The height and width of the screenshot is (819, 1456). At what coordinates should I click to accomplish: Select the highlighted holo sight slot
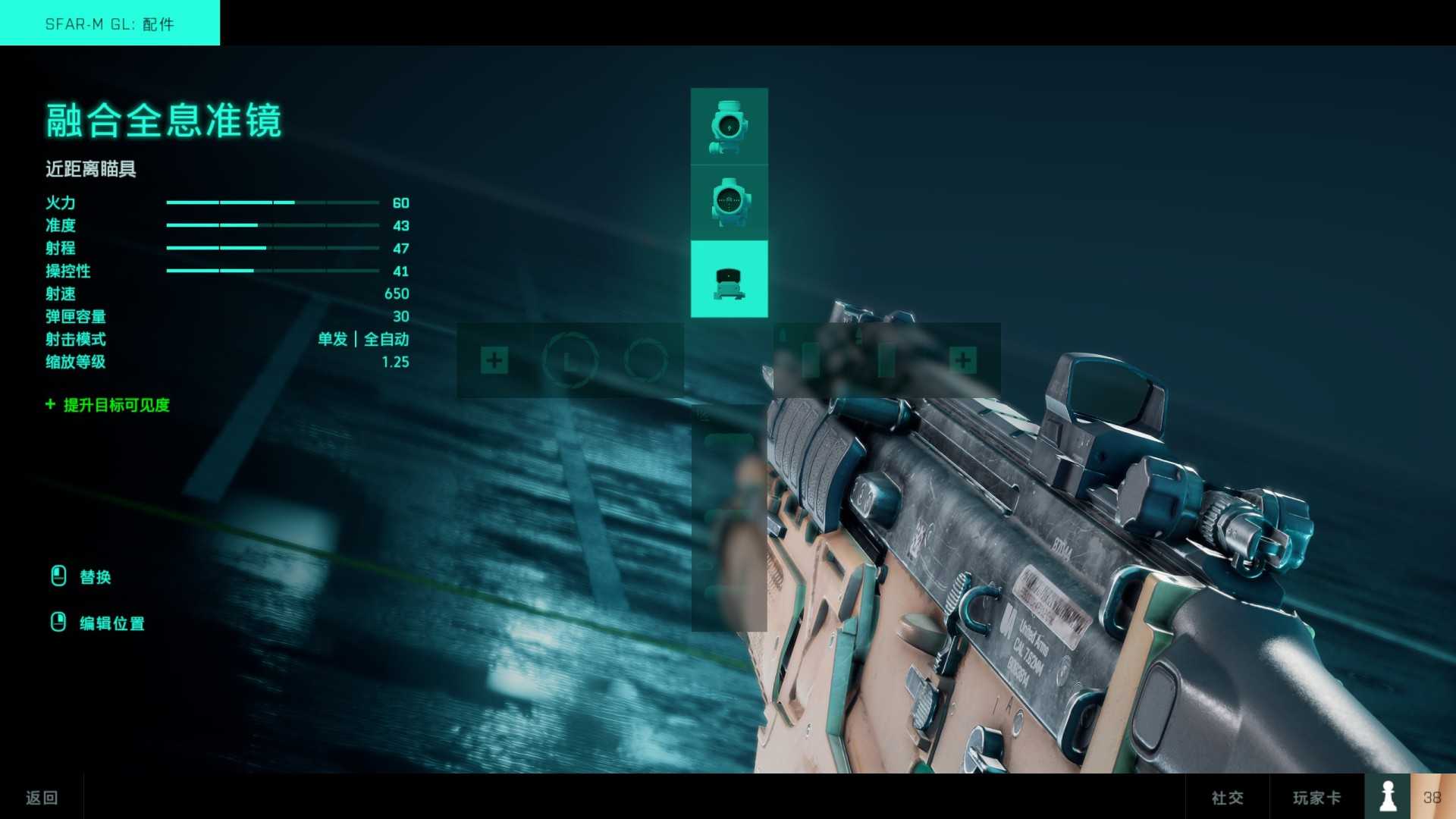[x=729, y=279]
